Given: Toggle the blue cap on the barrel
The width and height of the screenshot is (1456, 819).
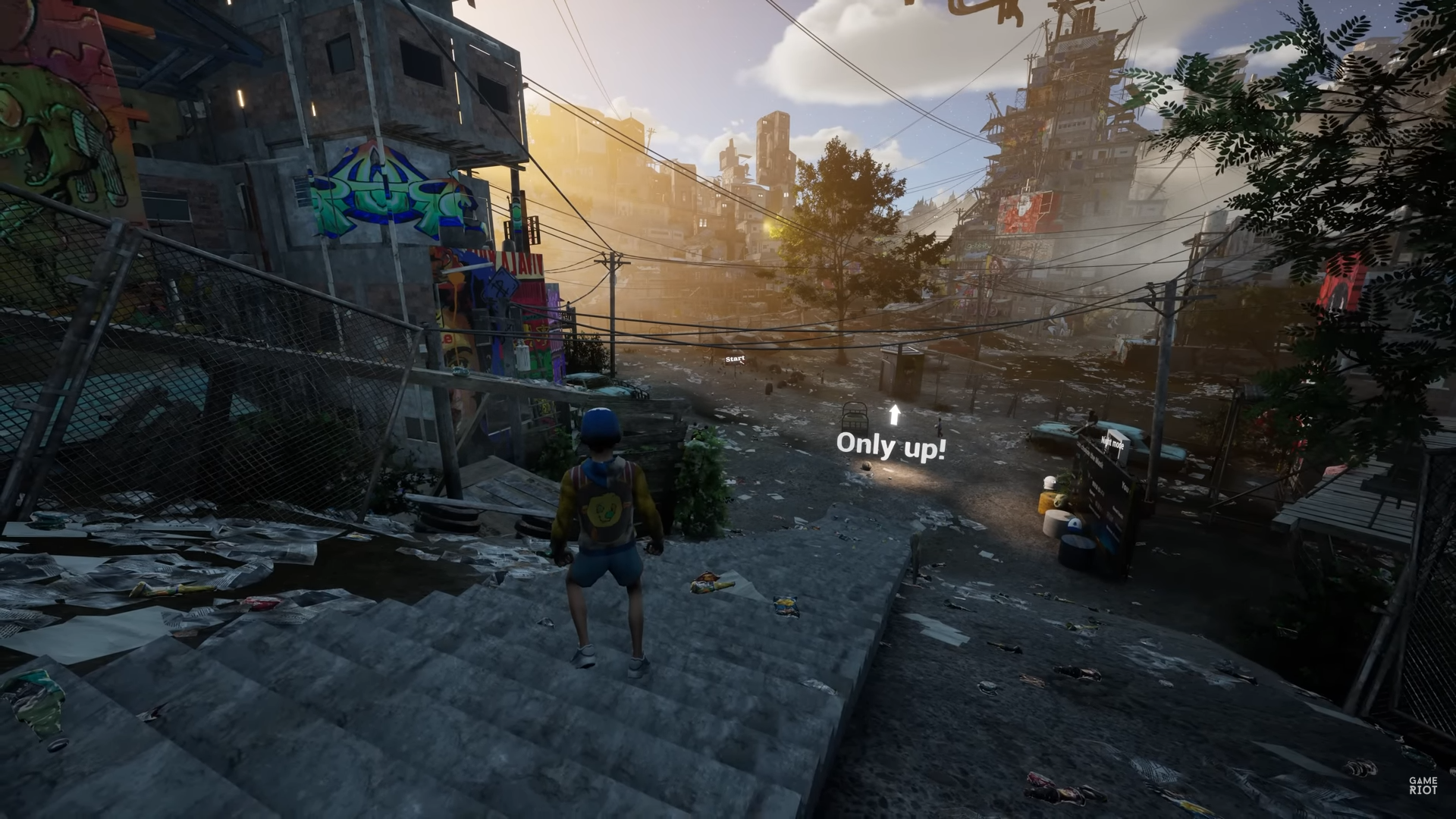Looking at the screenshot, I should [x=1075, y=525].
